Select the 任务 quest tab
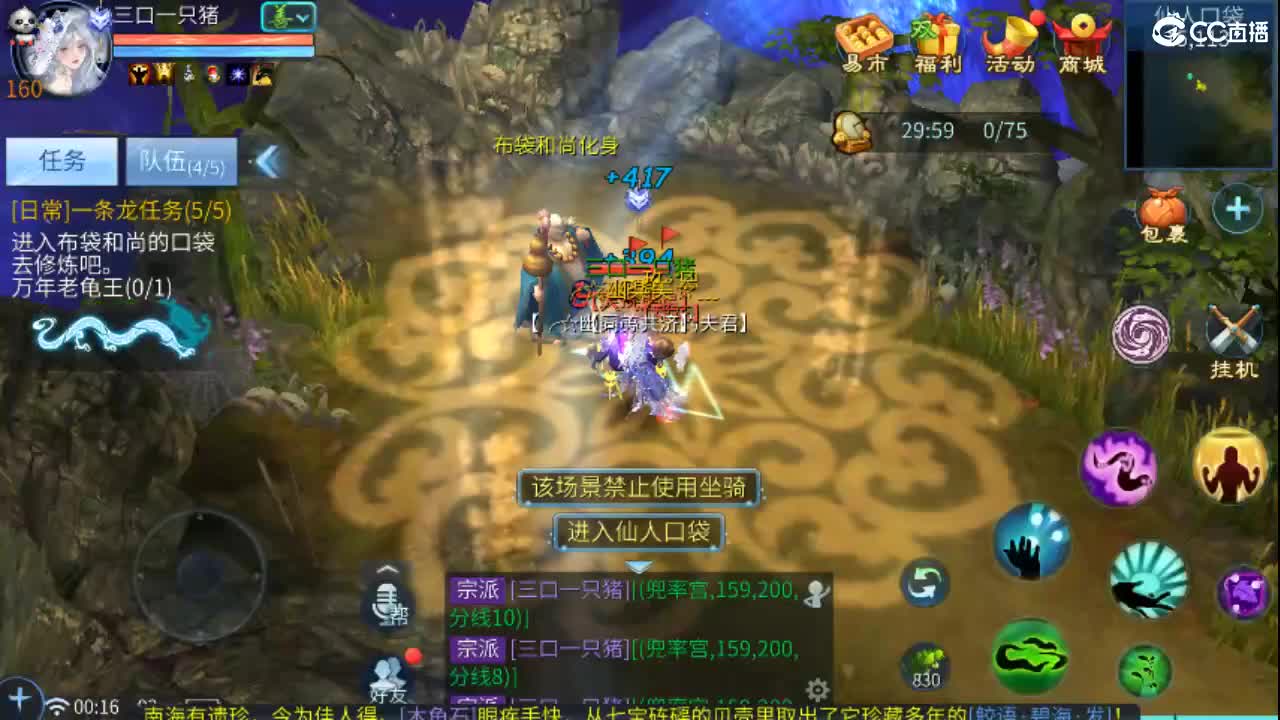This screenshot has width=1280, height=720. (x=62, y=162)
